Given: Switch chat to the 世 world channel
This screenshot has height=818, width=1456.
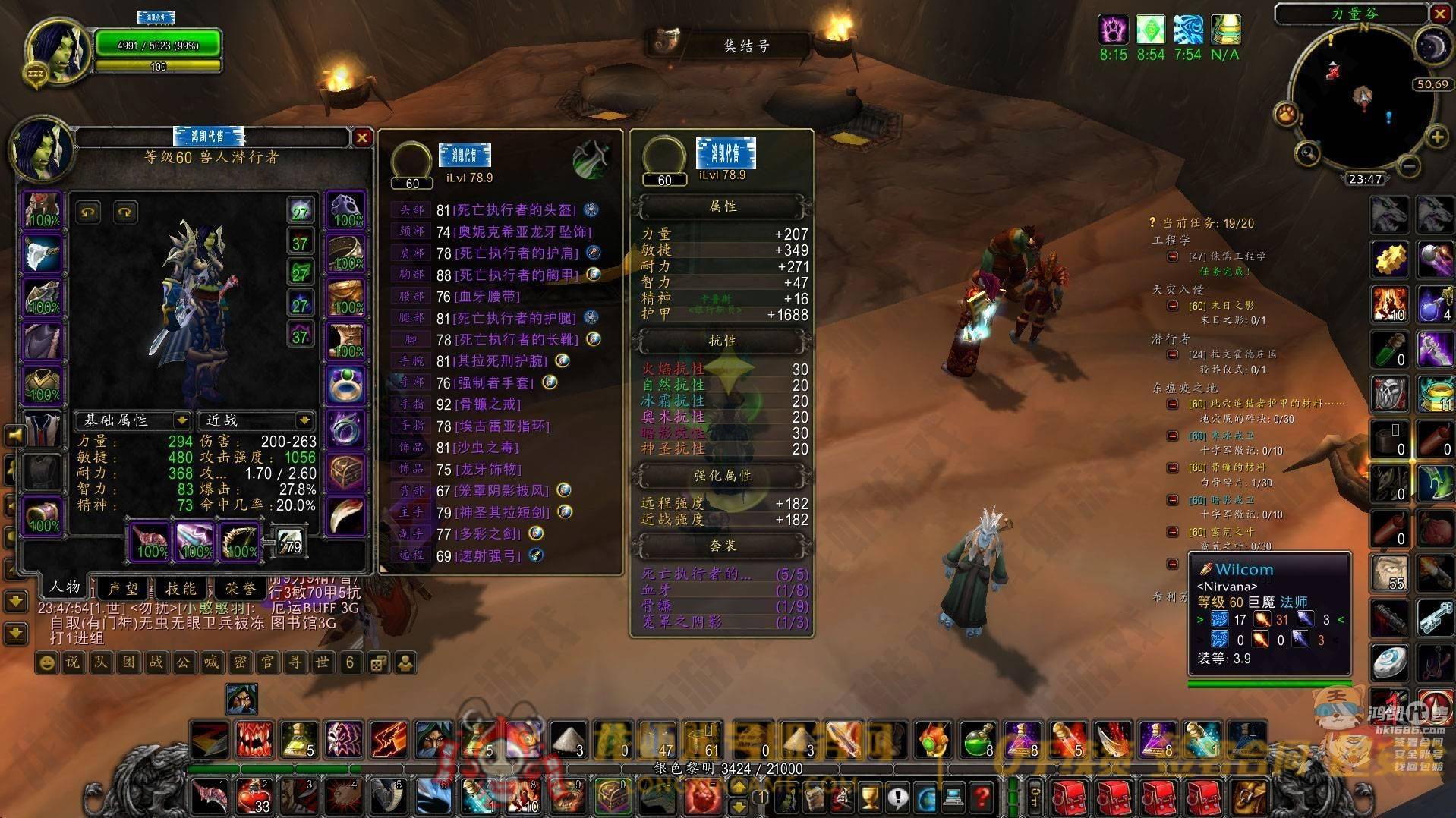Looking at the screenshot, I should [322, 662].
